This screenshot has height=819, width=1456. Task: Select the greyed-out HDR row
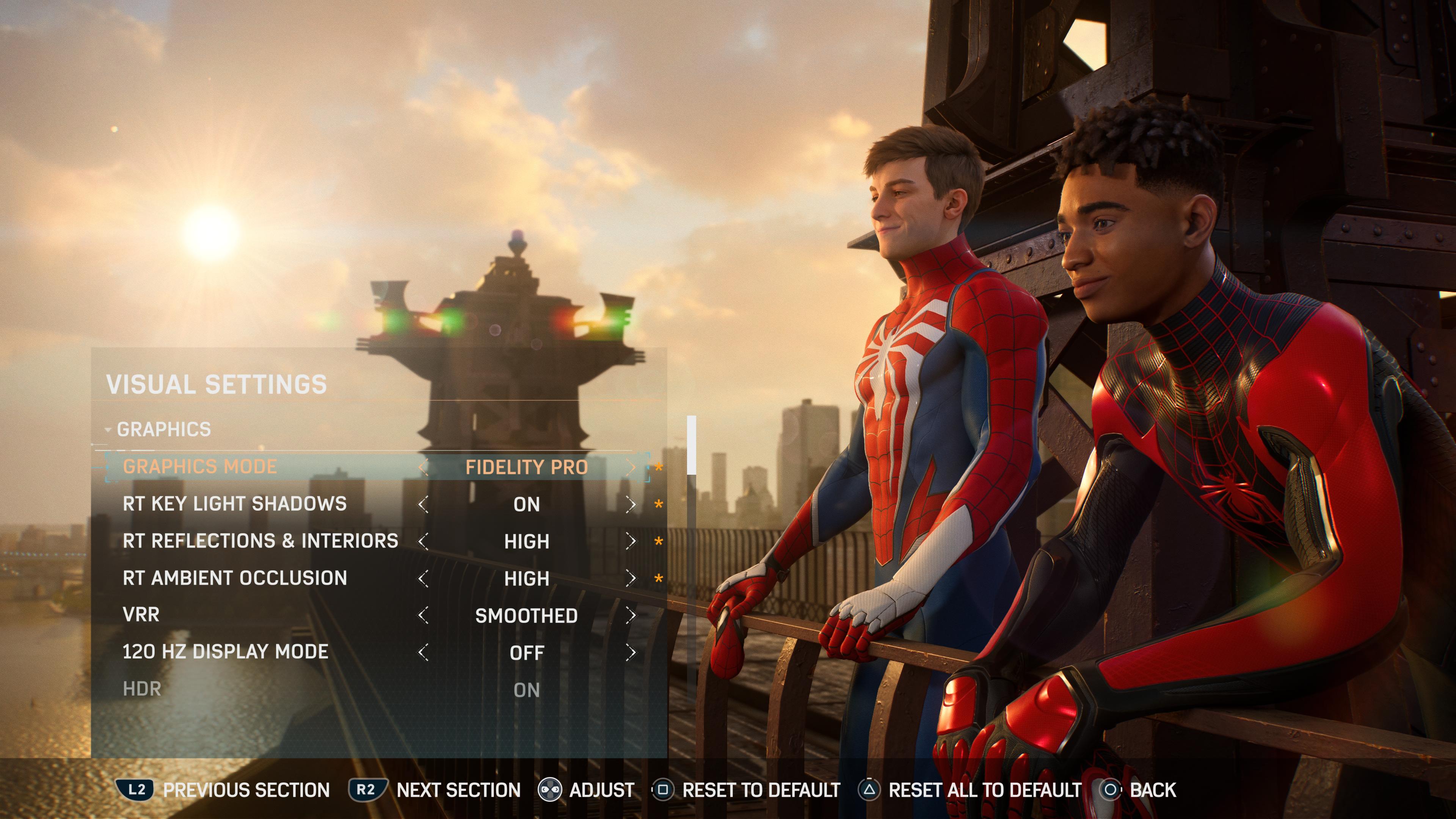[142, 690]
